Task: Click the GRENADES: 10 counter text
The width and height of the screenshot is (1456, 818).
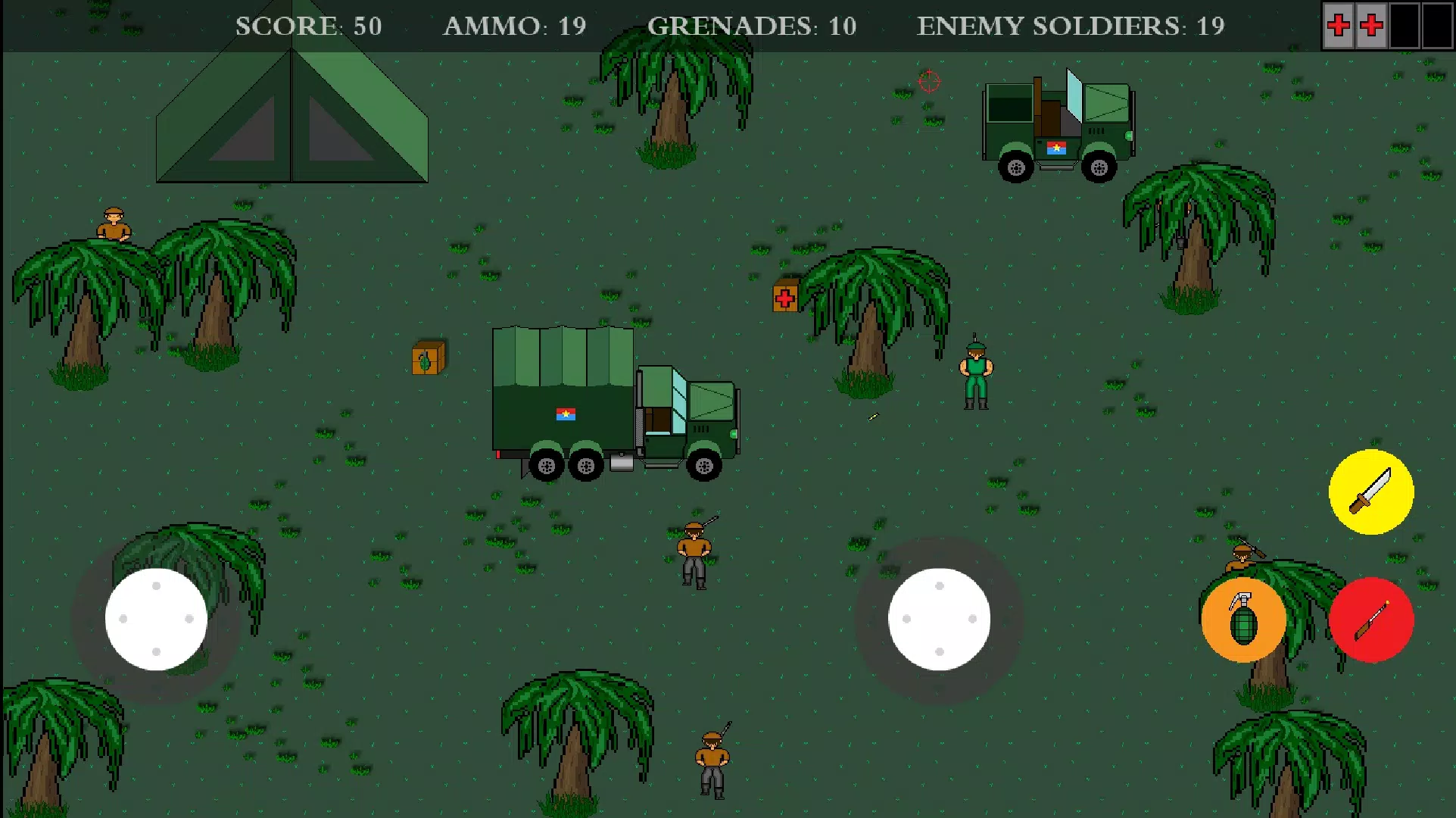Action: pyautogui.click(x=752, y=27)
